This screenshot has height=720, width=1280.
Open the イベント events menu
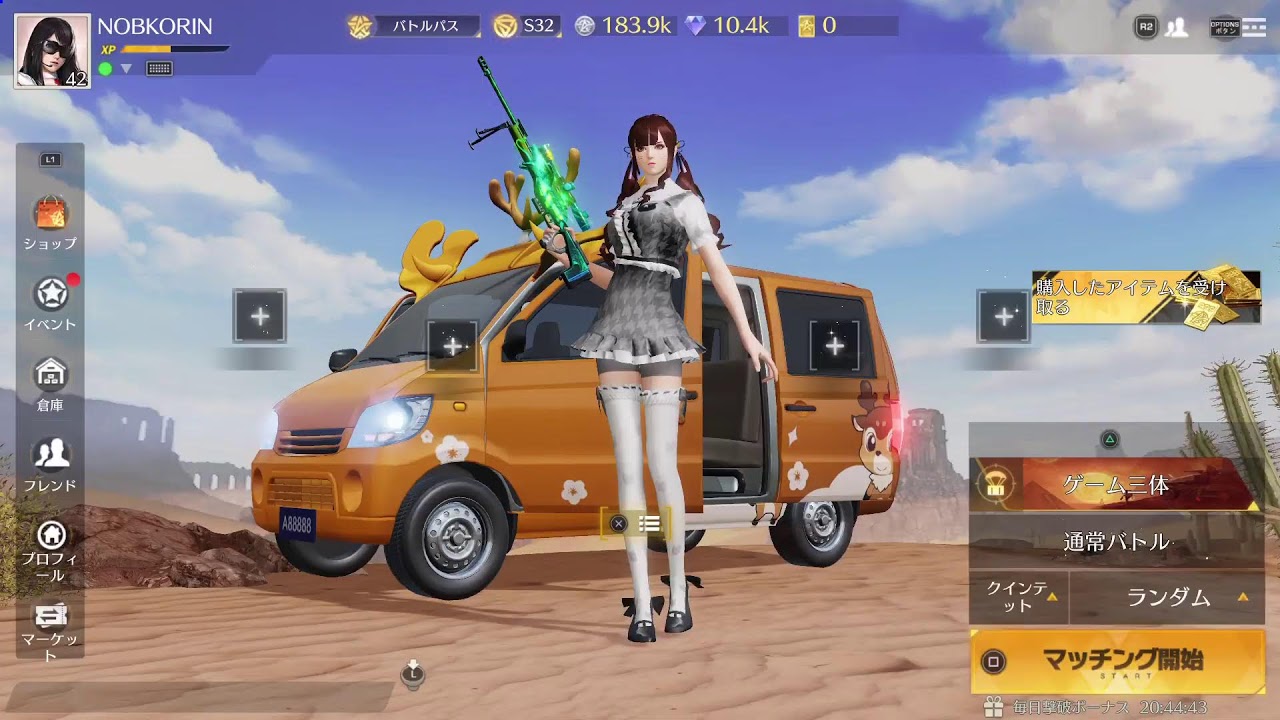[50, 301]
